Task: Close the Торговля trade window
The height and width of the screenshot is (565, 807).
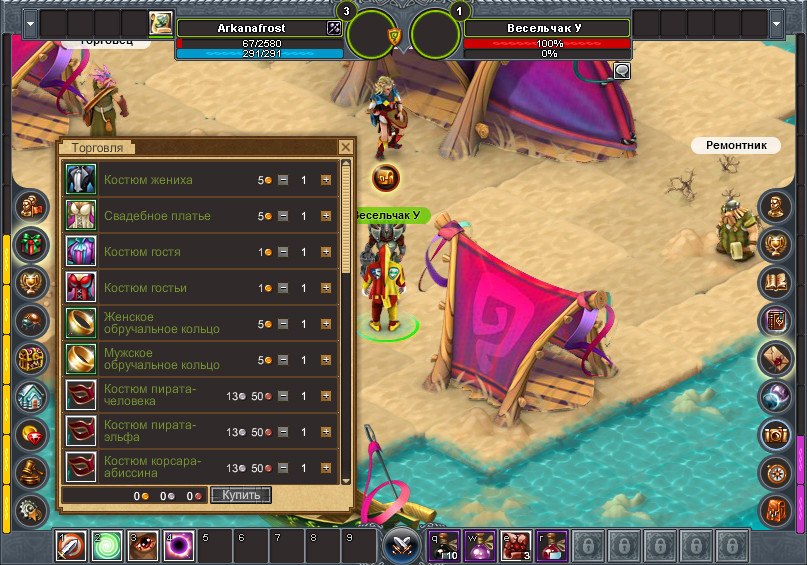Action: [x=345, y=147]
